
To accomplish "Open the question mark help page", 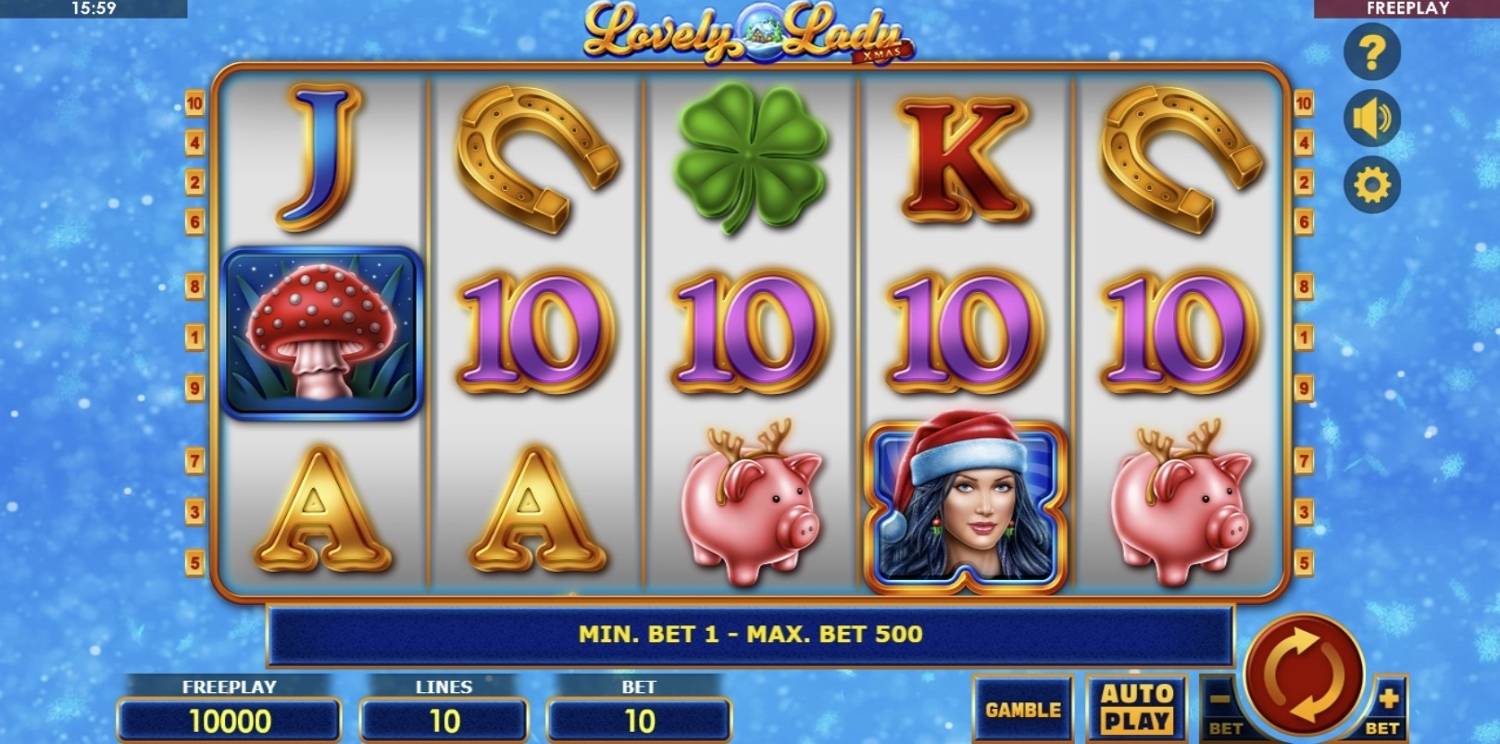I will (1371, 52).
